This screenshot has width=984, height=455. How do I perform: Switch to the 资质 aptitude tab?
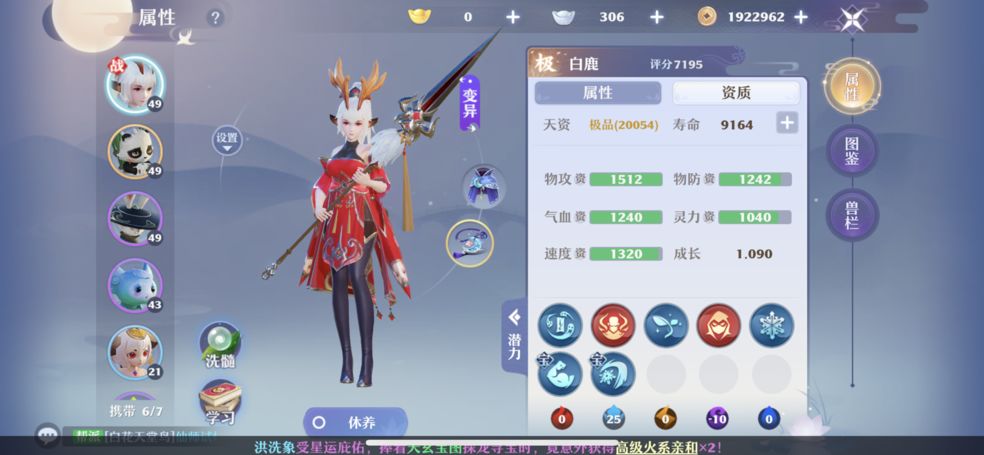(736, 93)
